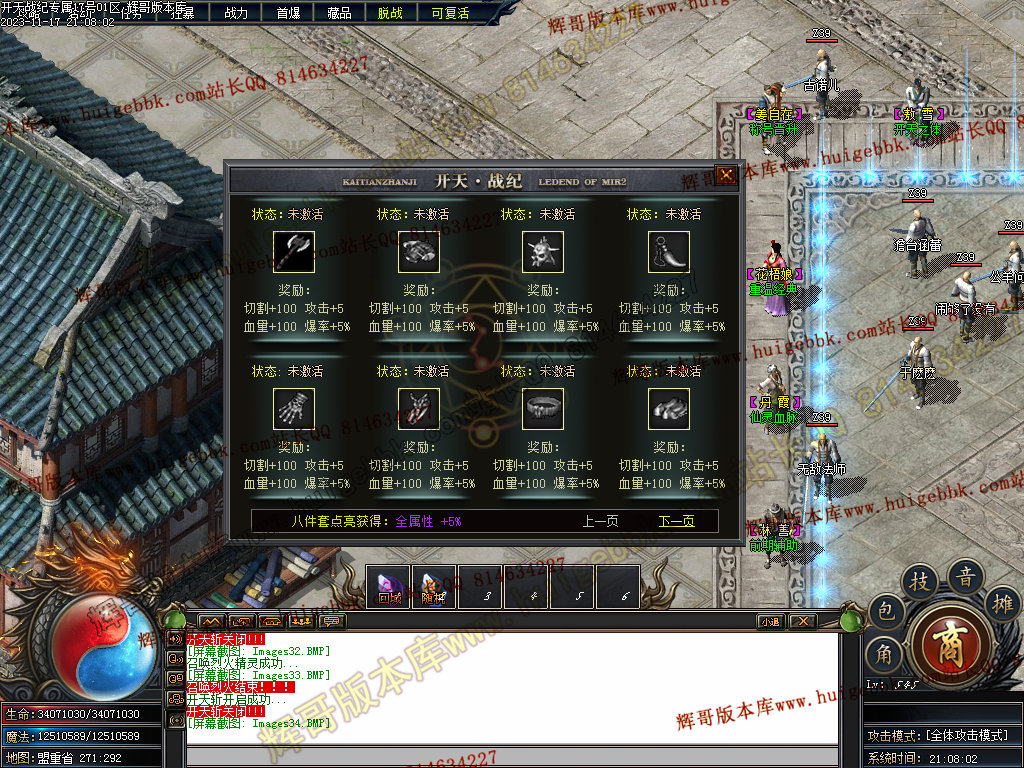
Task: Select the skull helmet slot
Action: tap(543, 252)
